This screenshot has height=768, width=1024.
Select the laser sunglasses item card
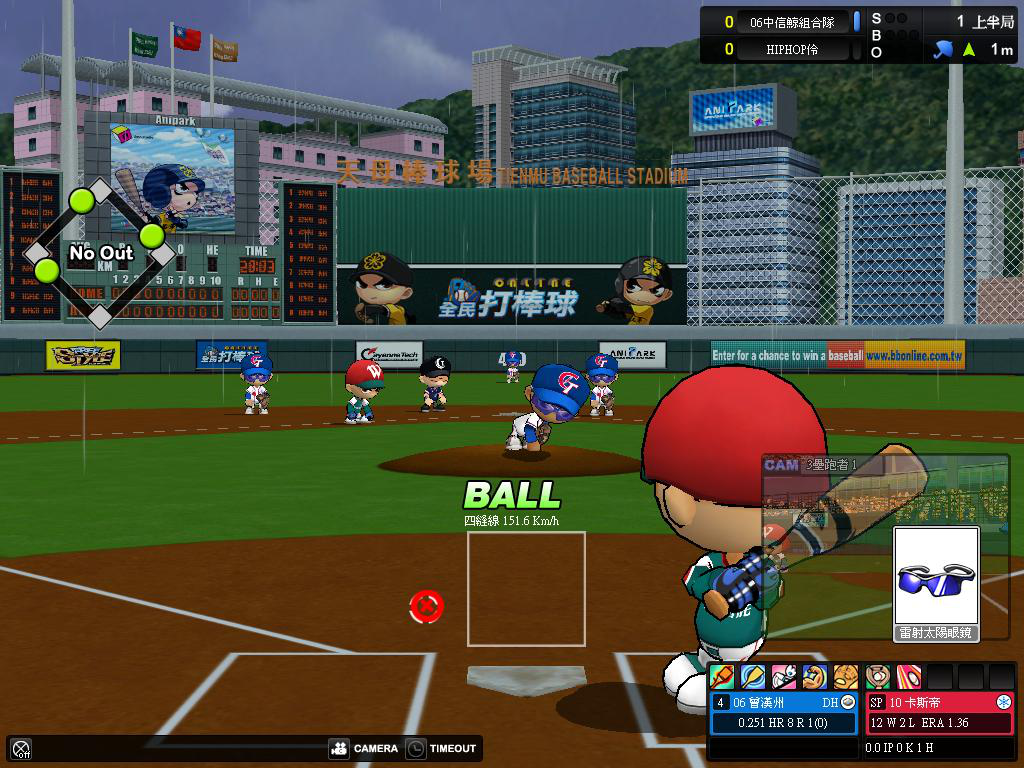[x=936, y=582]
